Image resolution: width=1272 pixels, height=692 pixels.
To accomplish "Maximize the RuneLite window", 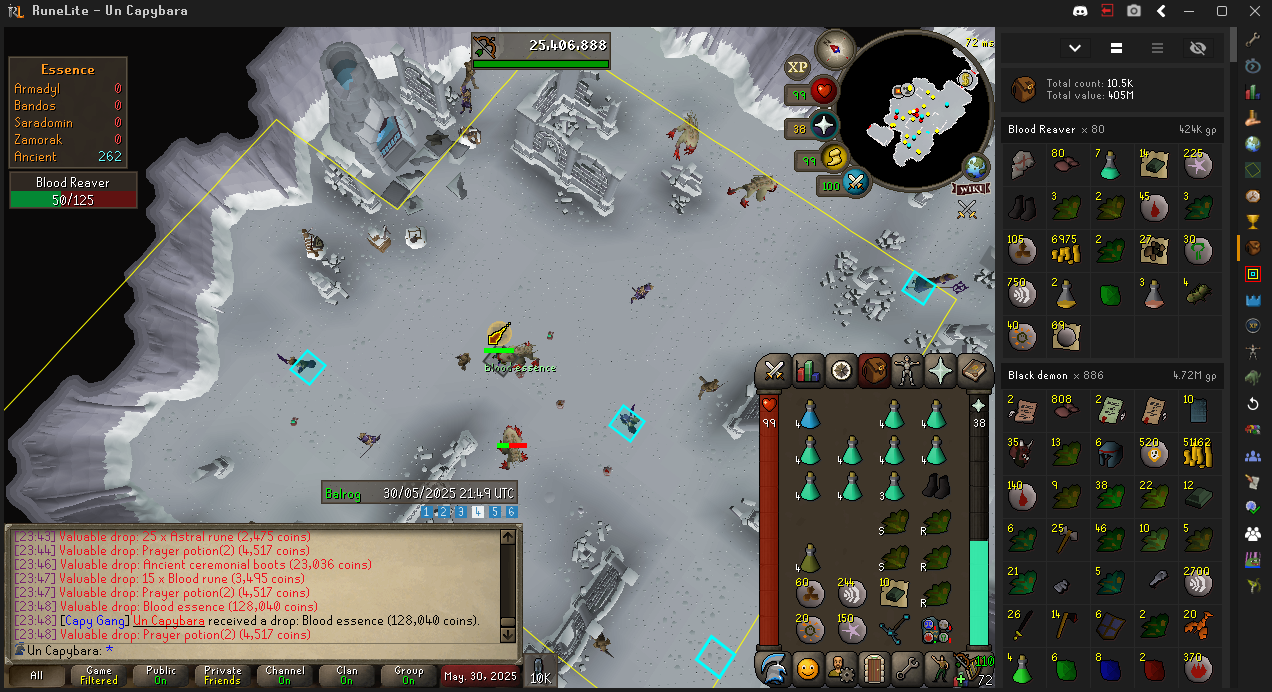I will (1221, 11).
